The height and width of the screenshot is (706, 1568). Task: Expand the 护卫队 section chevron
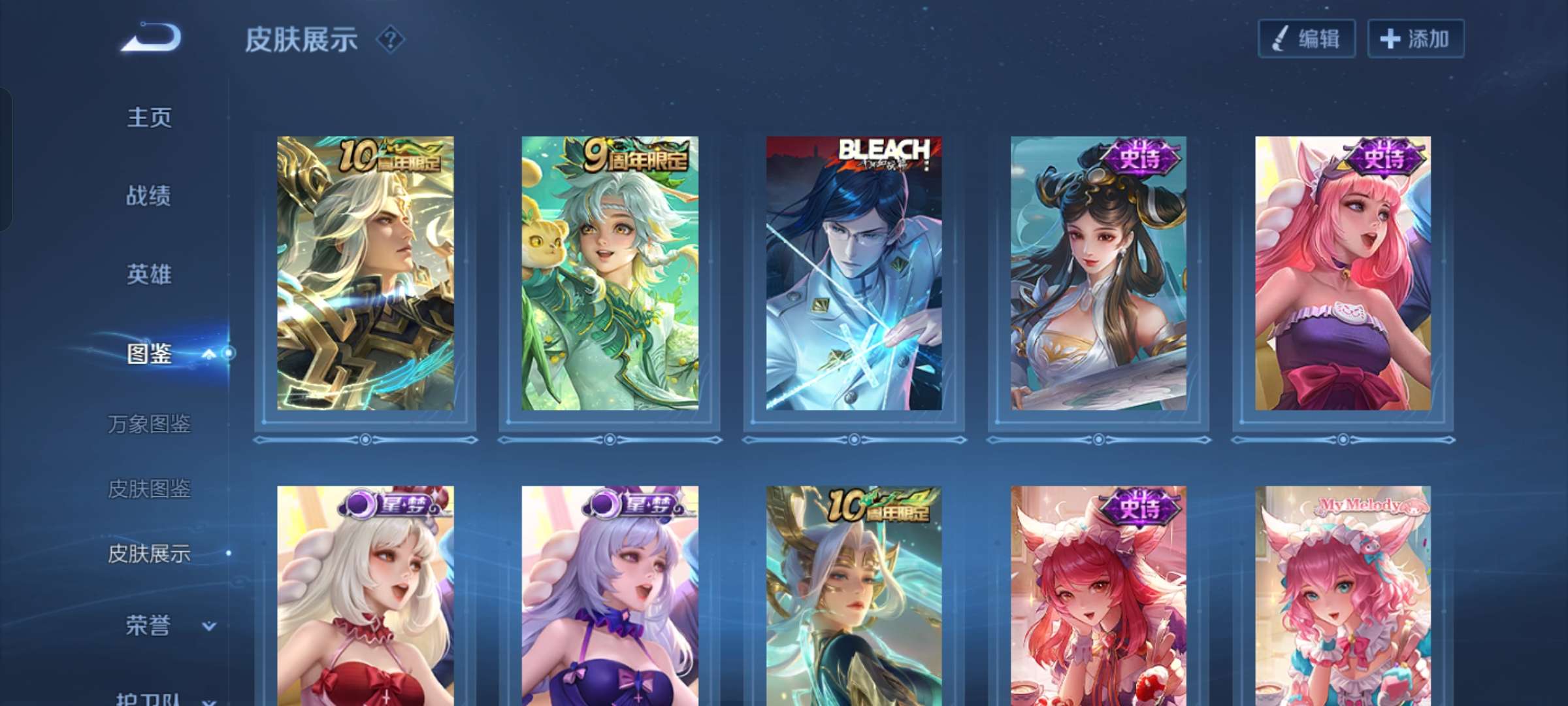click(x=208, y=699)
